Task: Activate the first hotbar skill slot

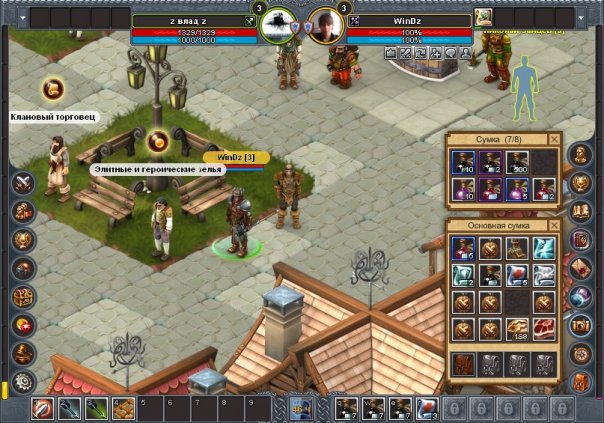Action: click(43, 408)
